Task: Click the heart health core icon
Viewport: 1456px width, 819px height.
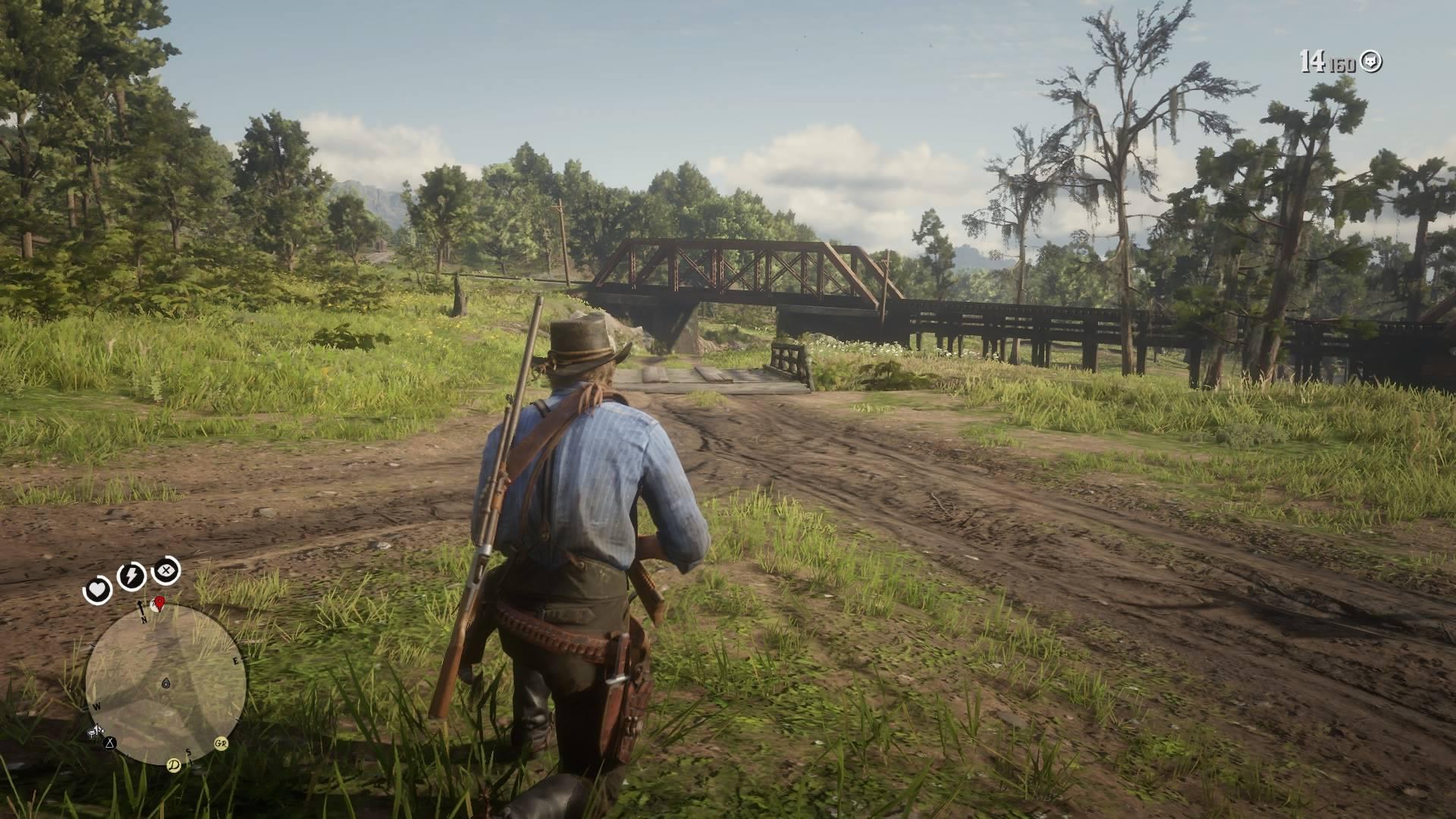Action: [97, 589]
